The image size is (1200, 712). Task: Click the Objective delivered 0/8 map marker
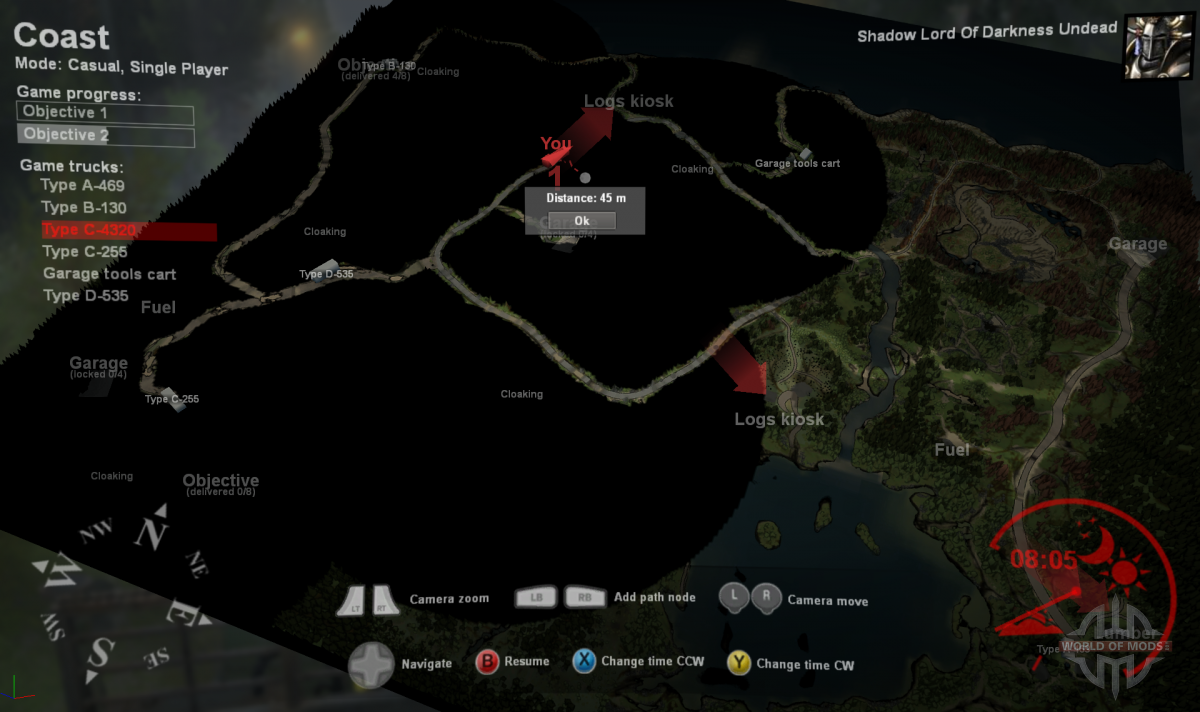tap(220, 484)
